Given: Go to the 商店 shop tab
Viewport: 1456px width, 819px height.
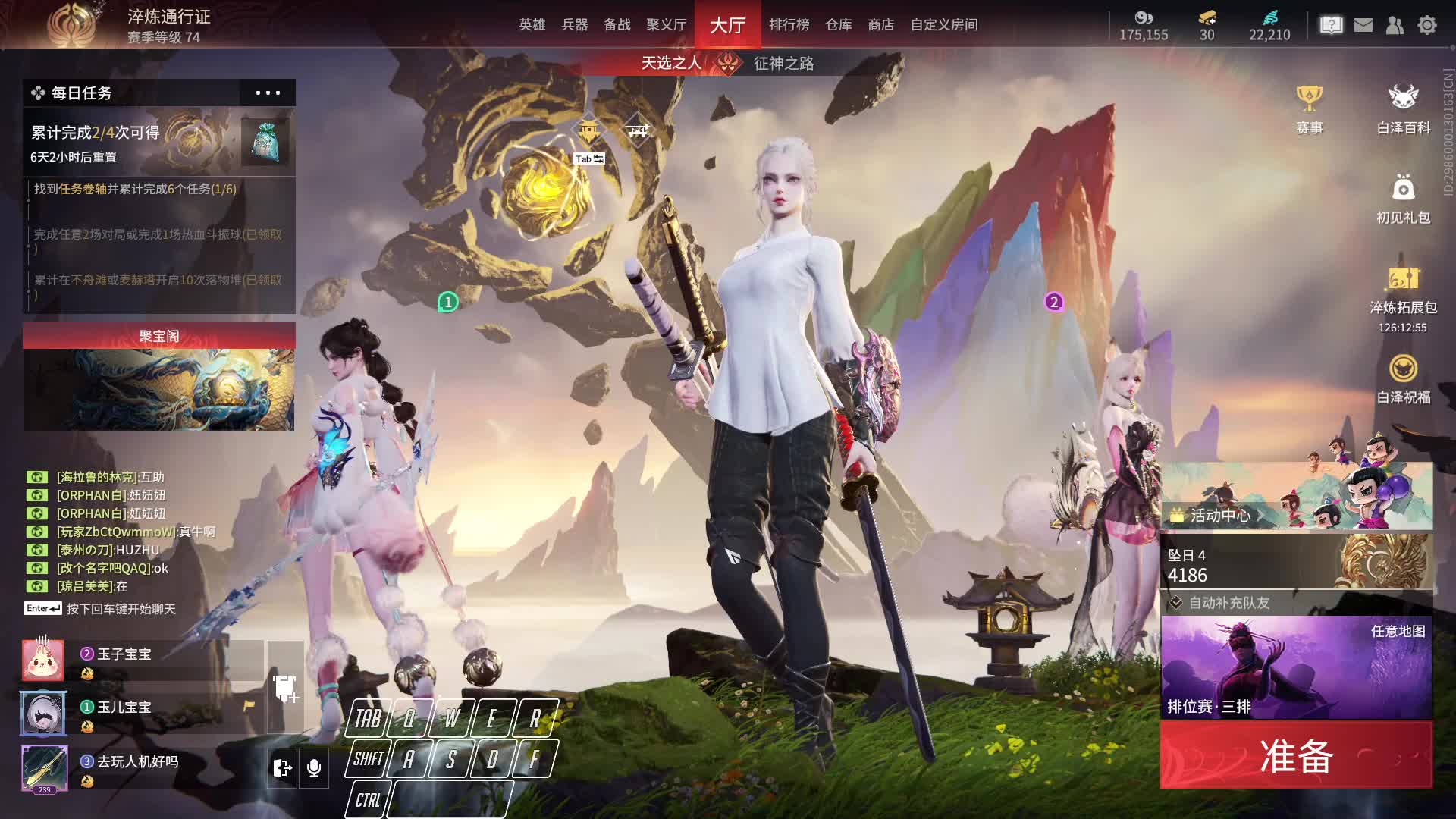Looking at the screenshot, I should click(880, 25).
